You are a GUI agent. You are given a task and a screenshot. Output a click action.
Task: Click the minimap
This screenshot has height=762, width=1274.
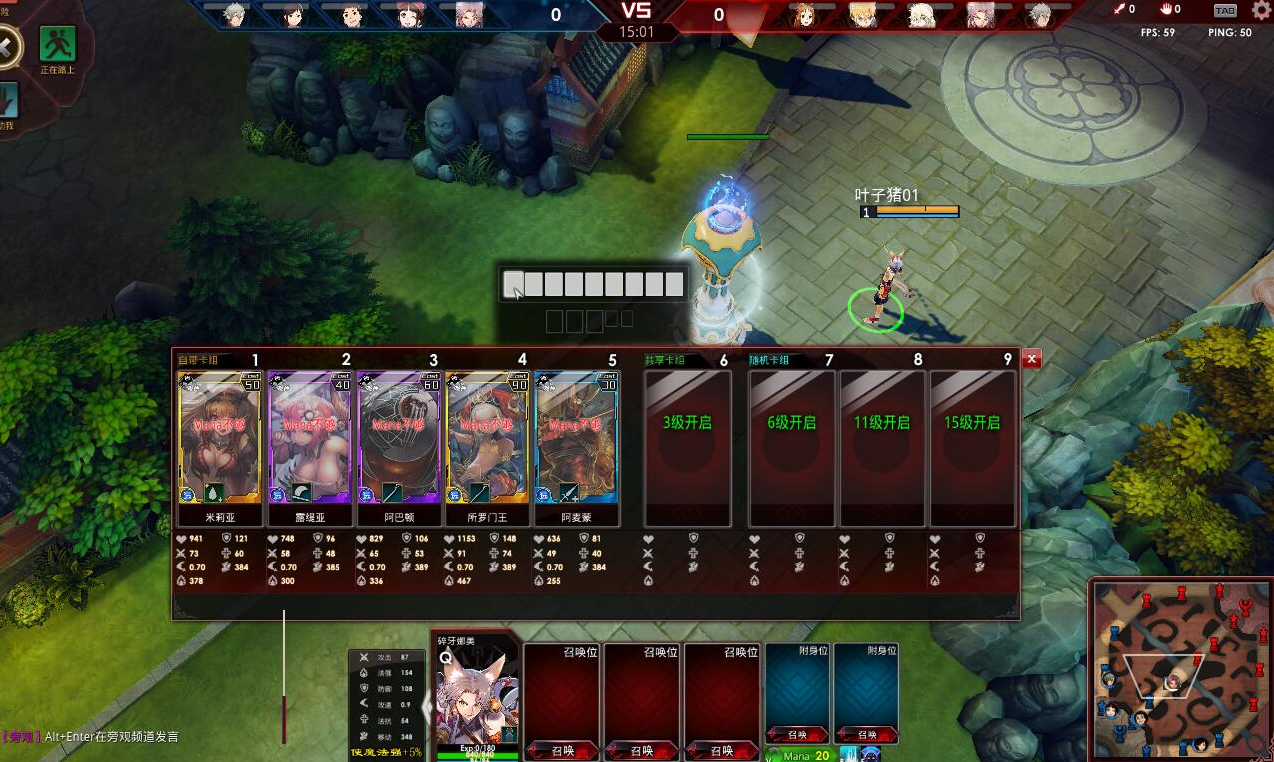coord(1179,668)
